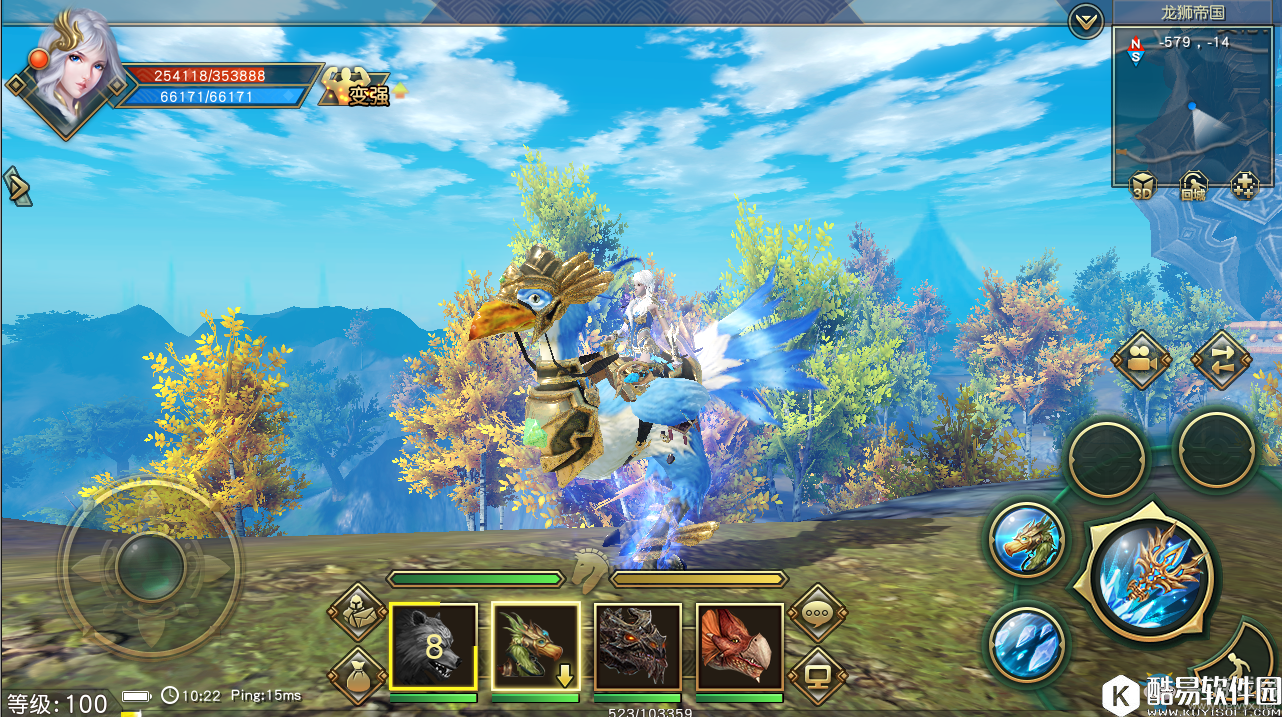The width and height of the screenshot is (1282, 717).
Task: Select the green feathered dragon mount slot
Action: click(535, 646)
